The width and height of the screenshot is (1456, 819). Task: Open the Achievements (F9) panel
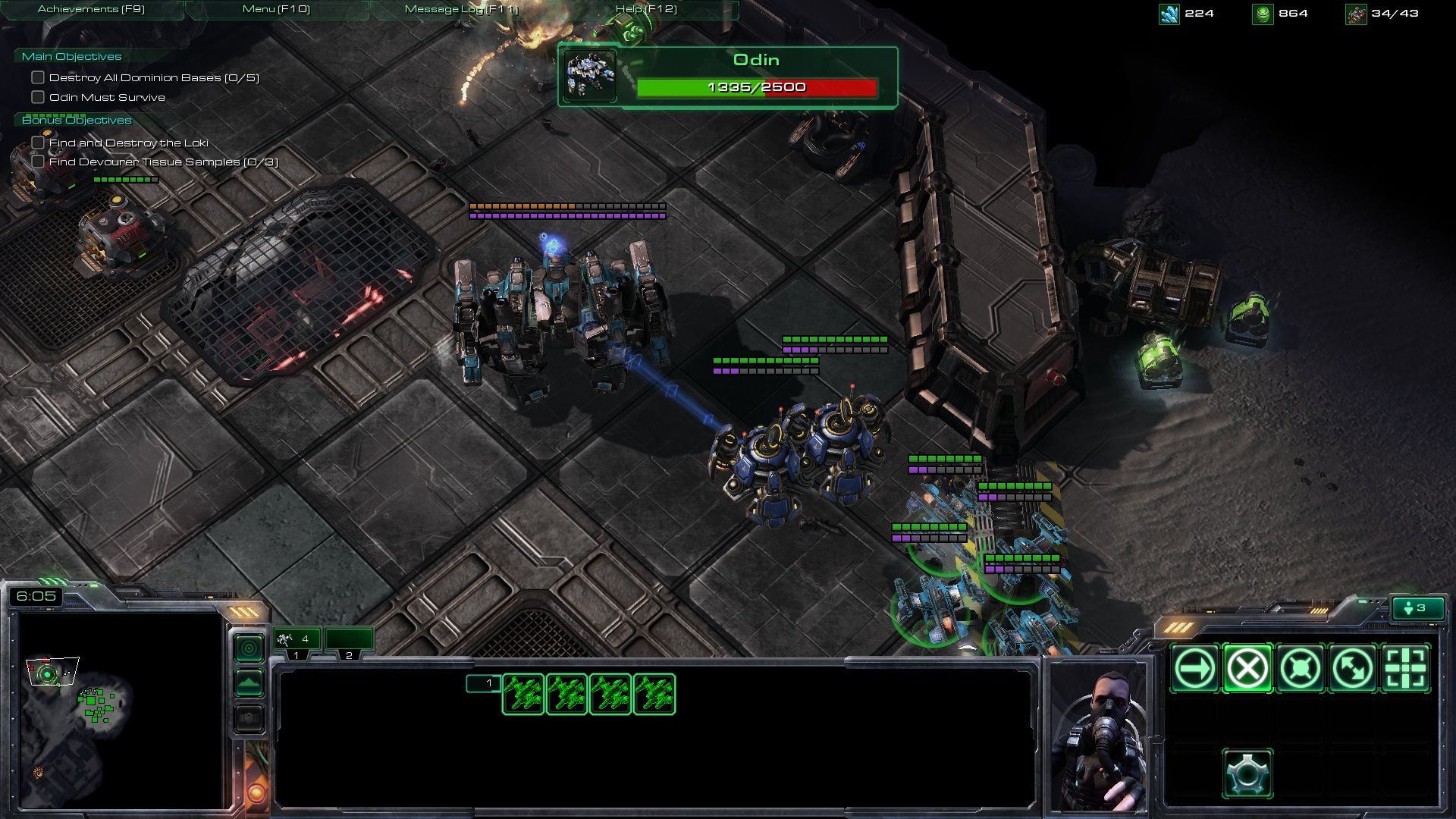pos(91,10)
